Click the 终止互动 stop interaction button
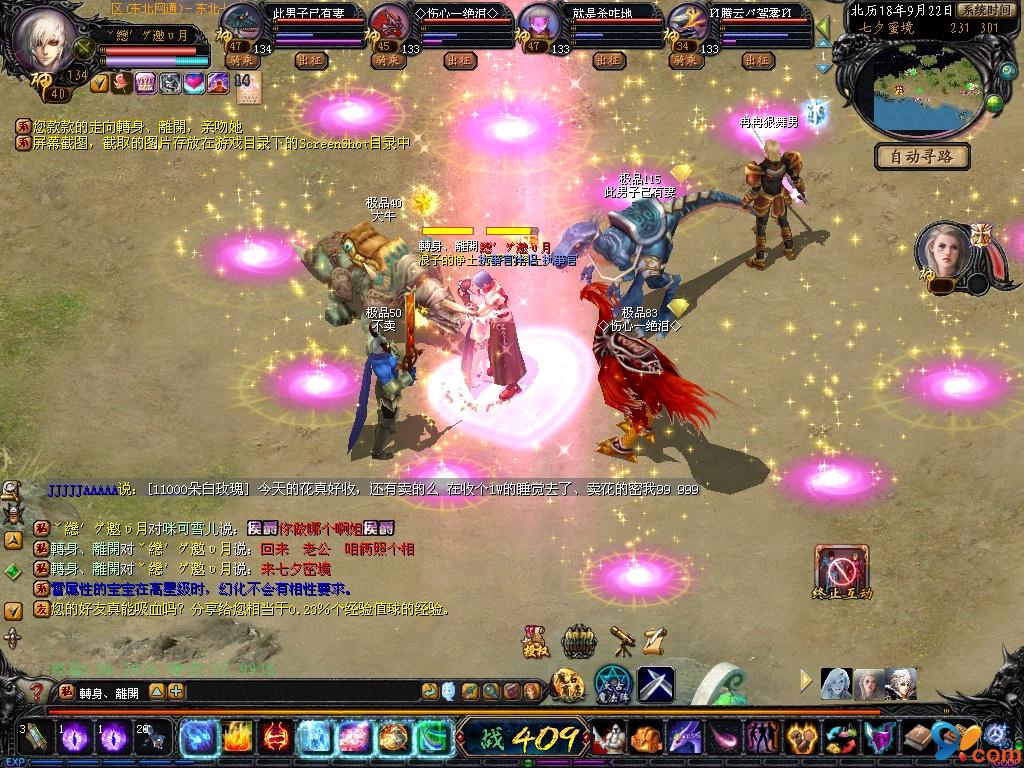The image size is (1024, 768). click(842, 572)
